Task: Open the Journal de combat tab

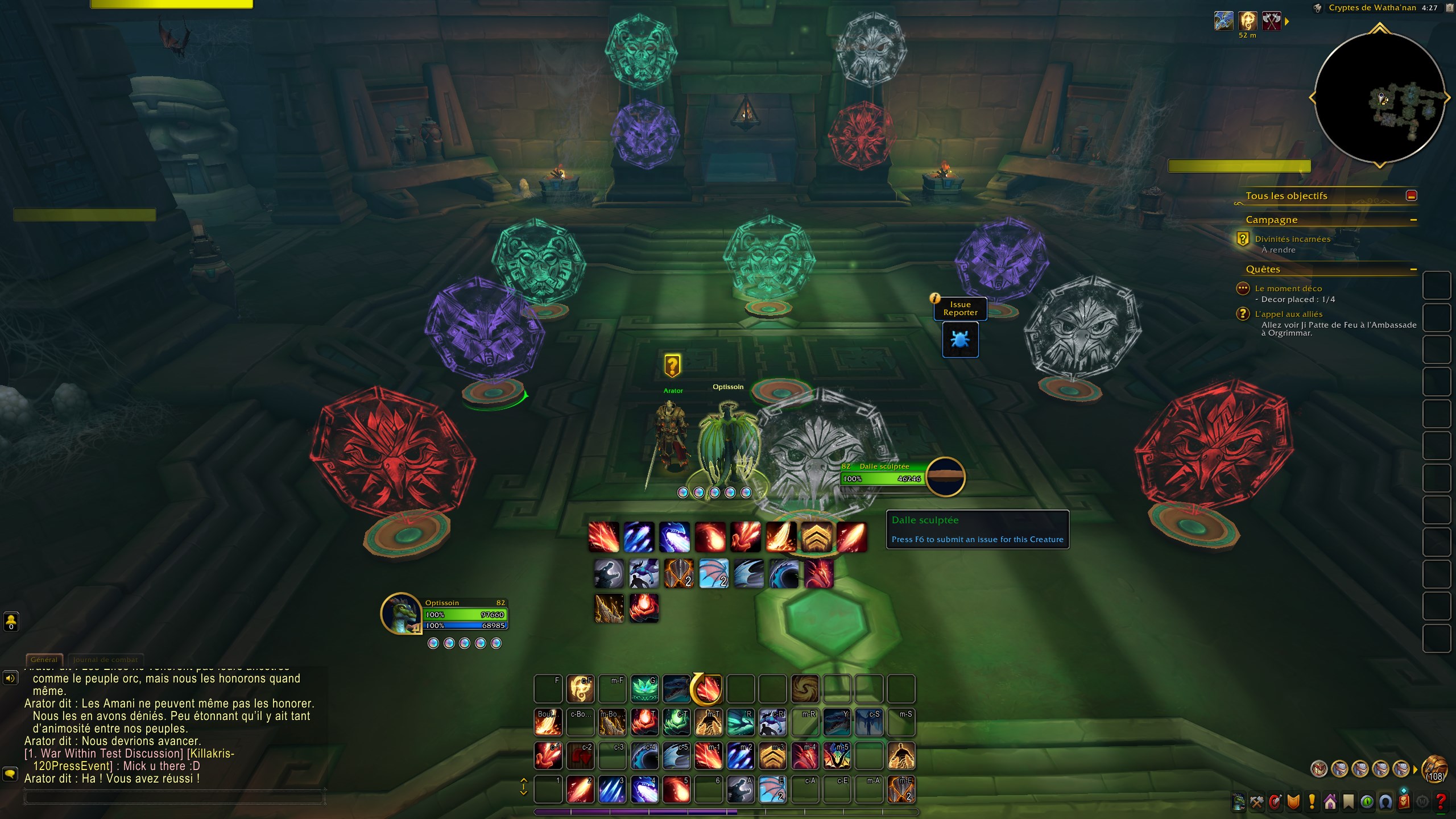Action: click(106, 660)
